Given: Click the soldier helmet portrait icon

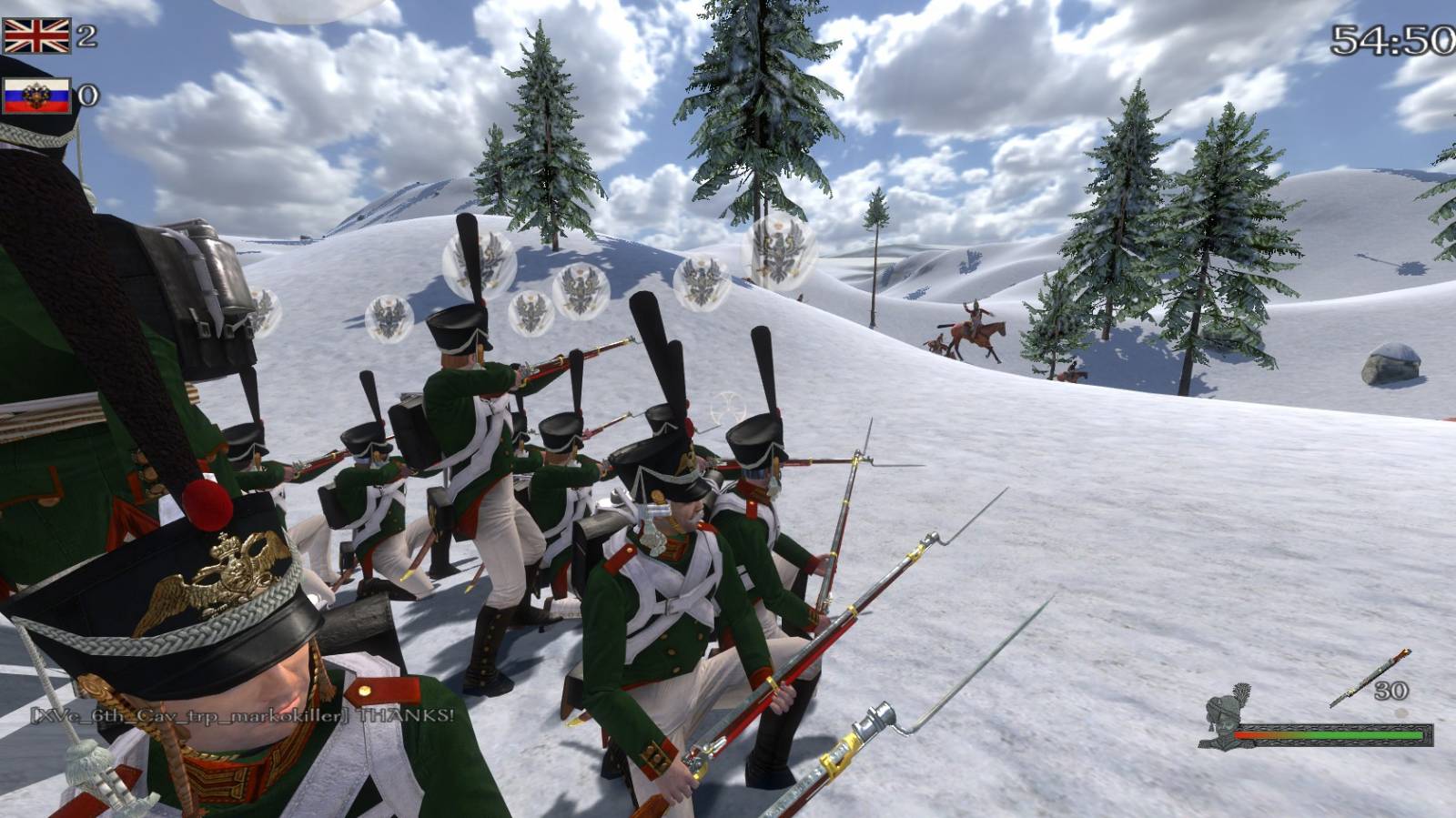Looking at the screenshot, I should pos(1225,717).
